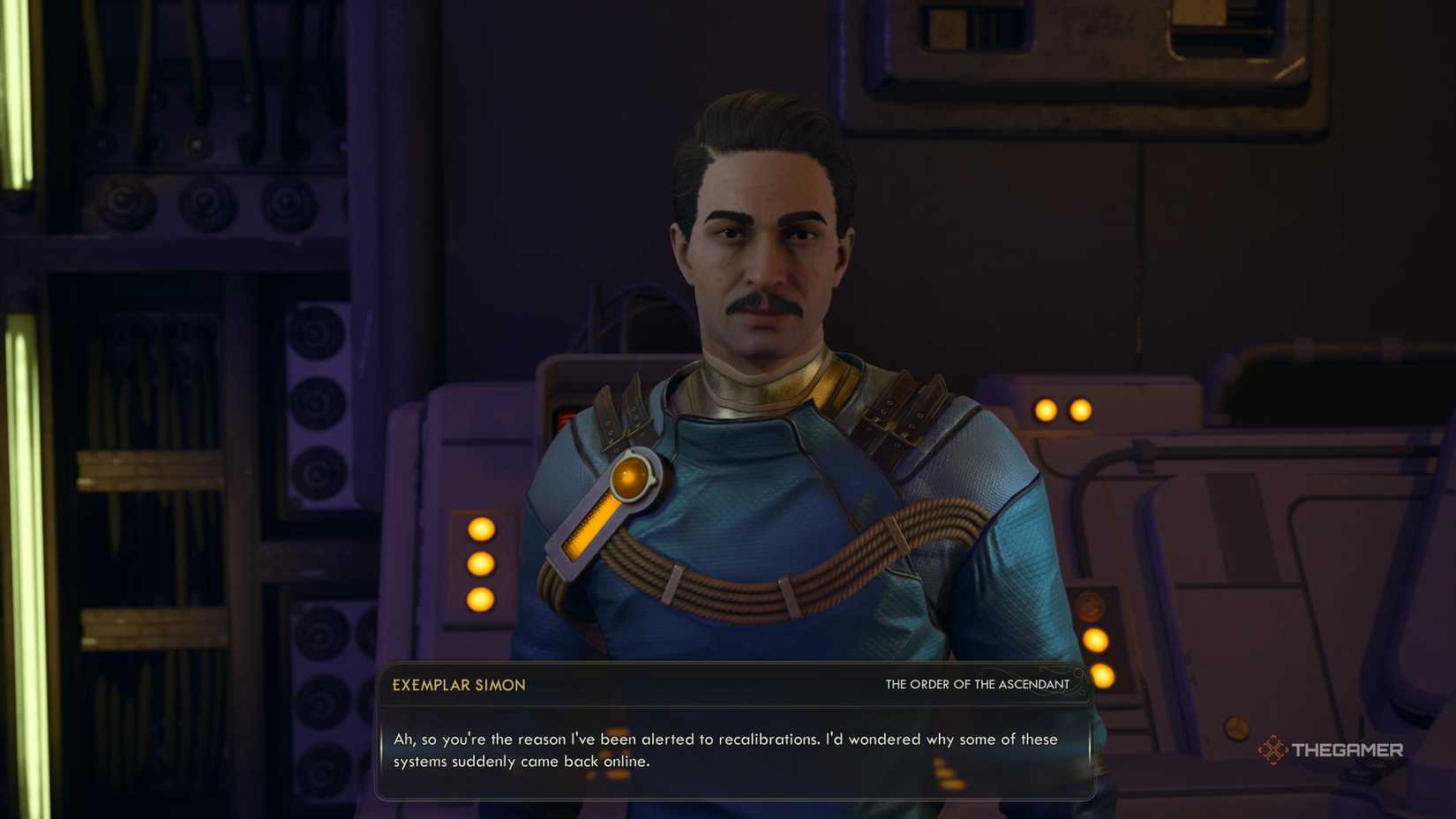Click the top amber light on the left console
Image resolution: width=1456 pixels, height=819 pixels.
click(481, 529)
